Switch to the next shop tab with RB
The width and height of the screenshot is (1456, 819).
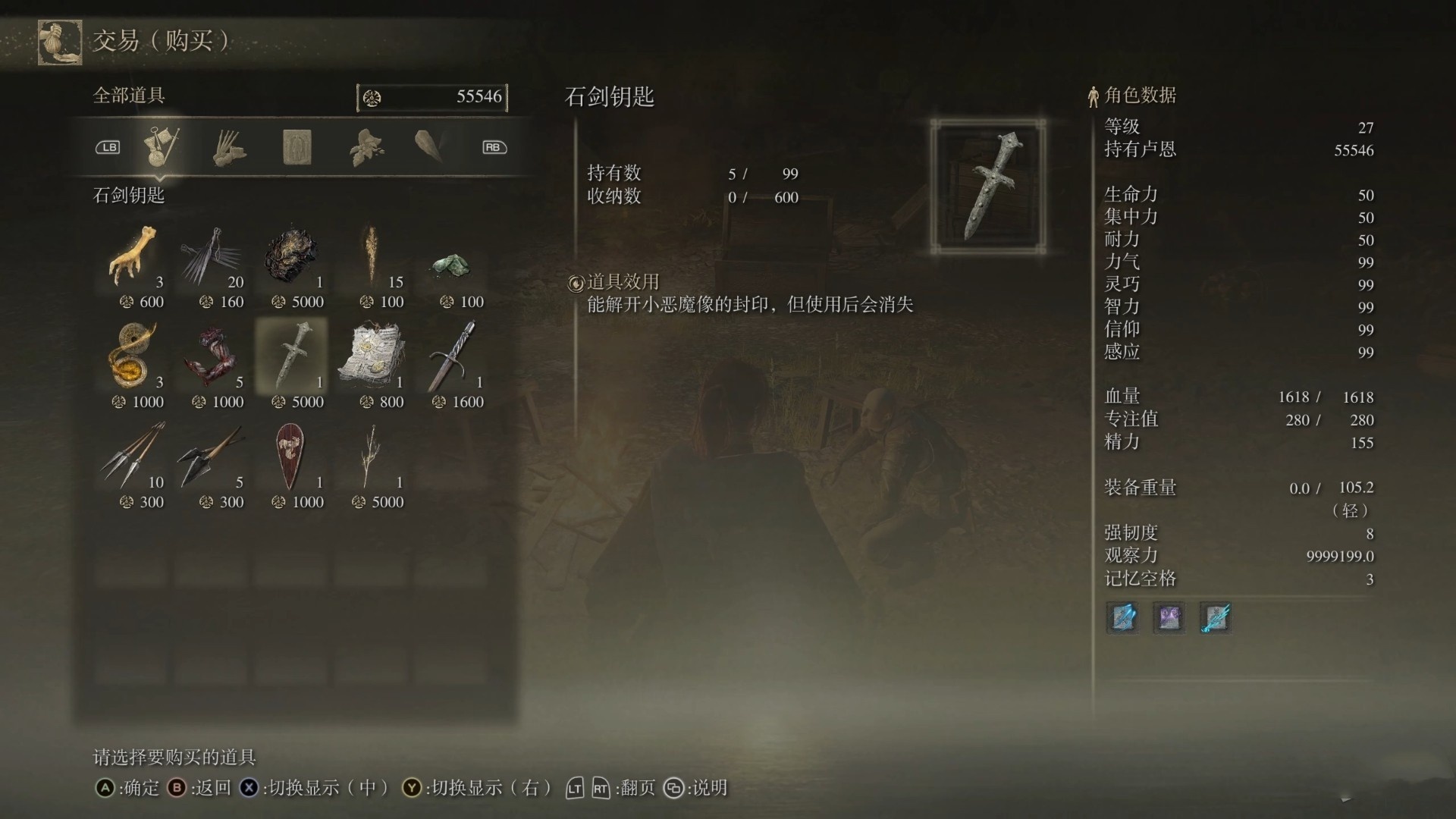point(494,147)
